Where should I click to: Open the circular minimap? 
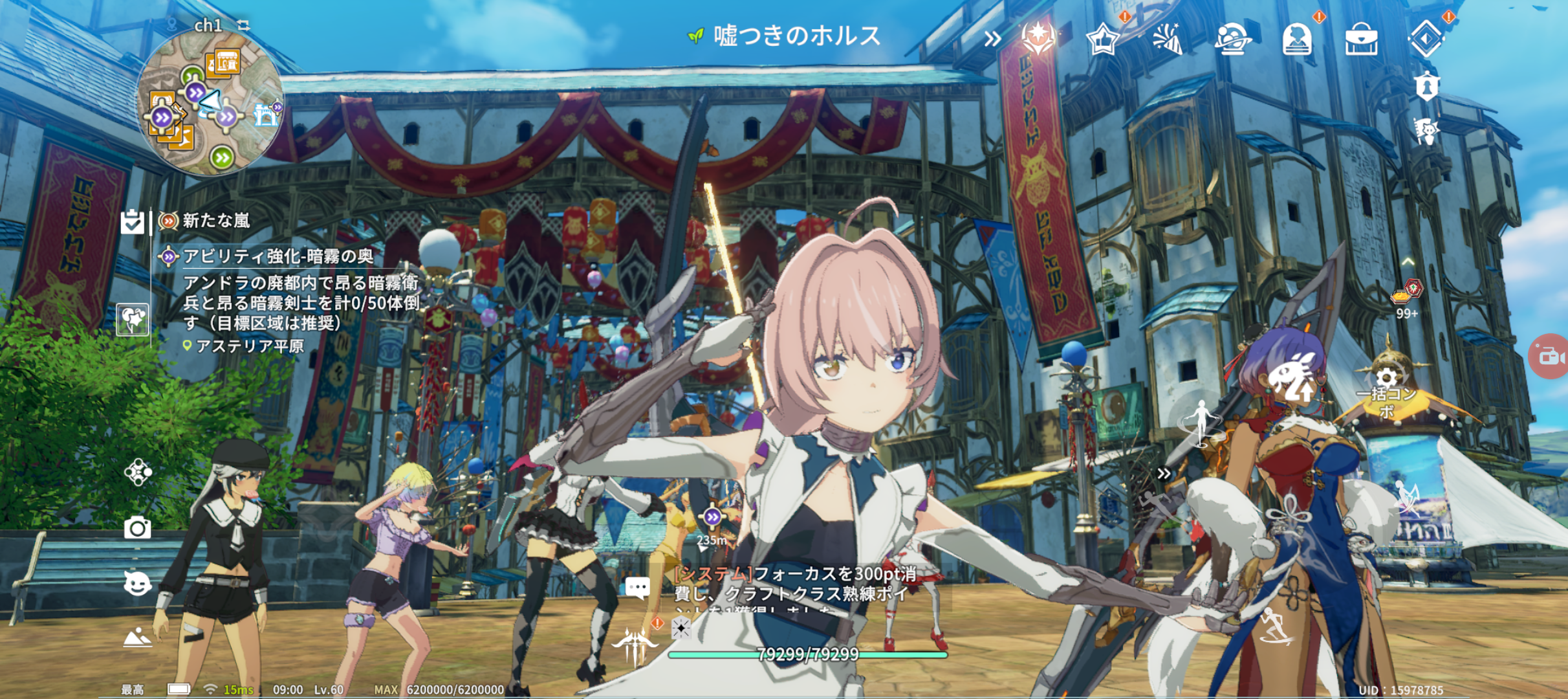[x=210, y=104]
